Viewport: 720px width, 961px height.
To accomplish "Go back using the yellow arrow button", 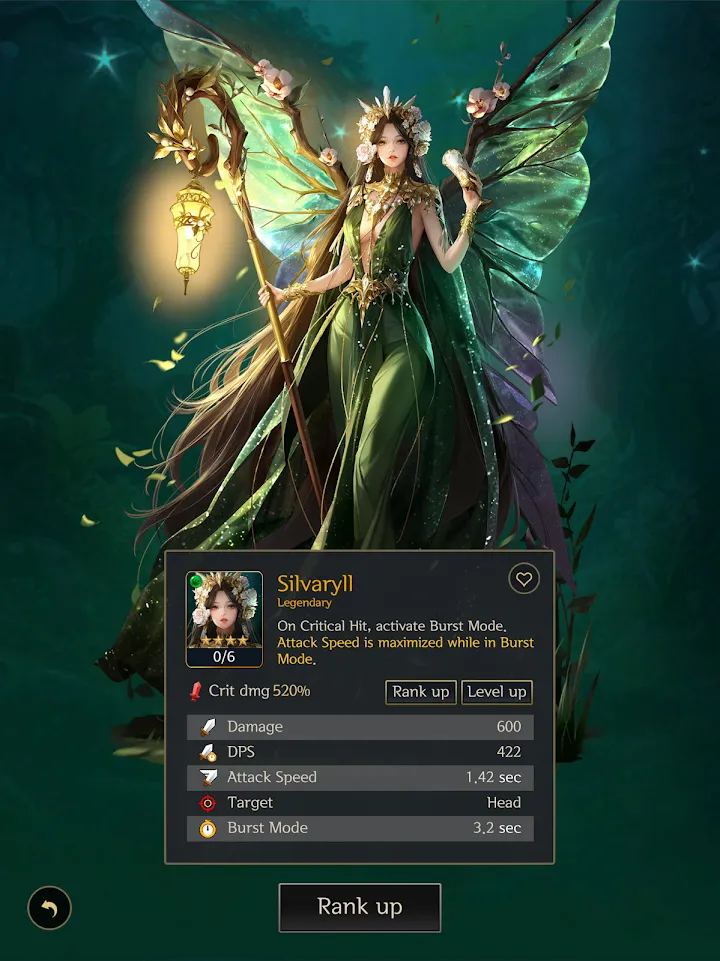I will (x=49, y=909).
